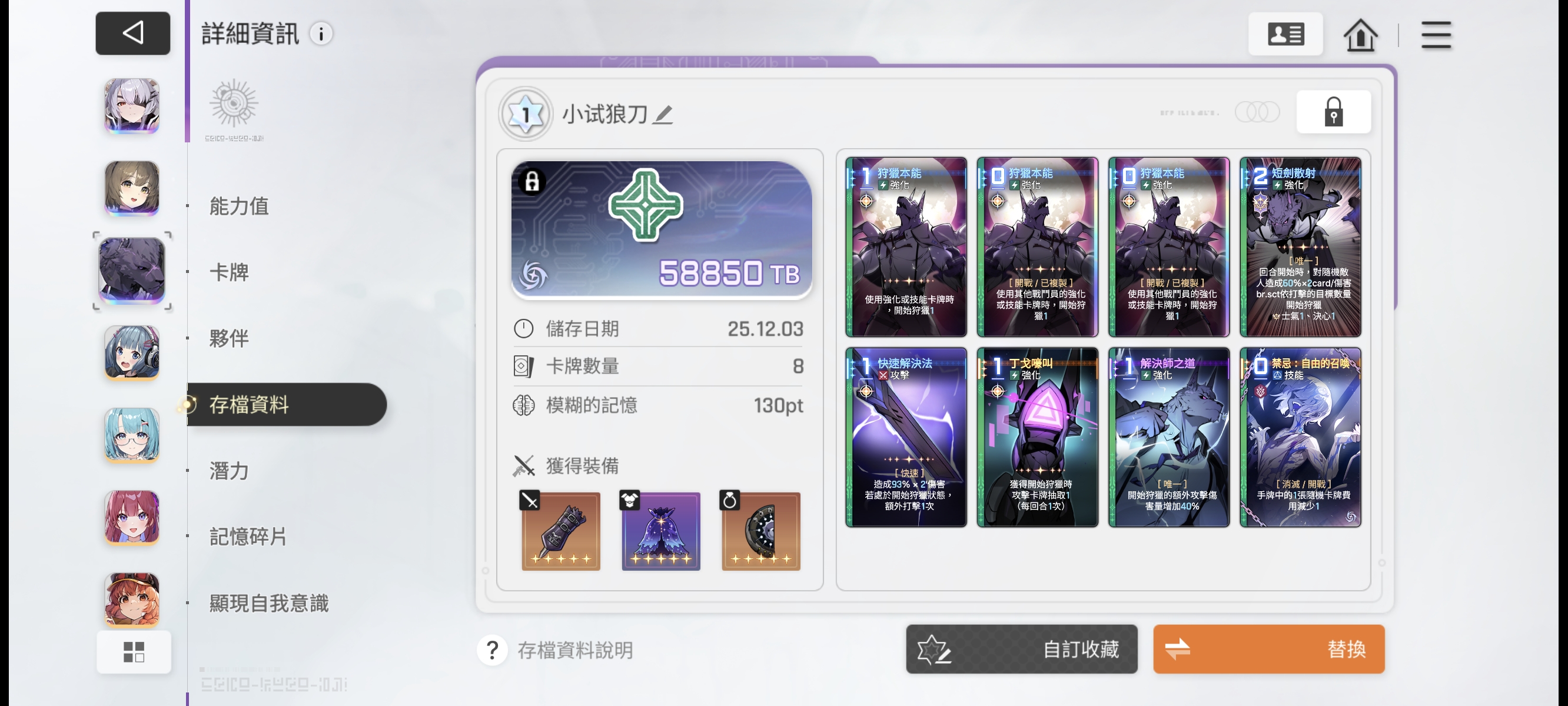Open the 詳細資訊 info icon
Viewport: 1568px width, 706px height.
pyautogui.click(x=321, y=34)
